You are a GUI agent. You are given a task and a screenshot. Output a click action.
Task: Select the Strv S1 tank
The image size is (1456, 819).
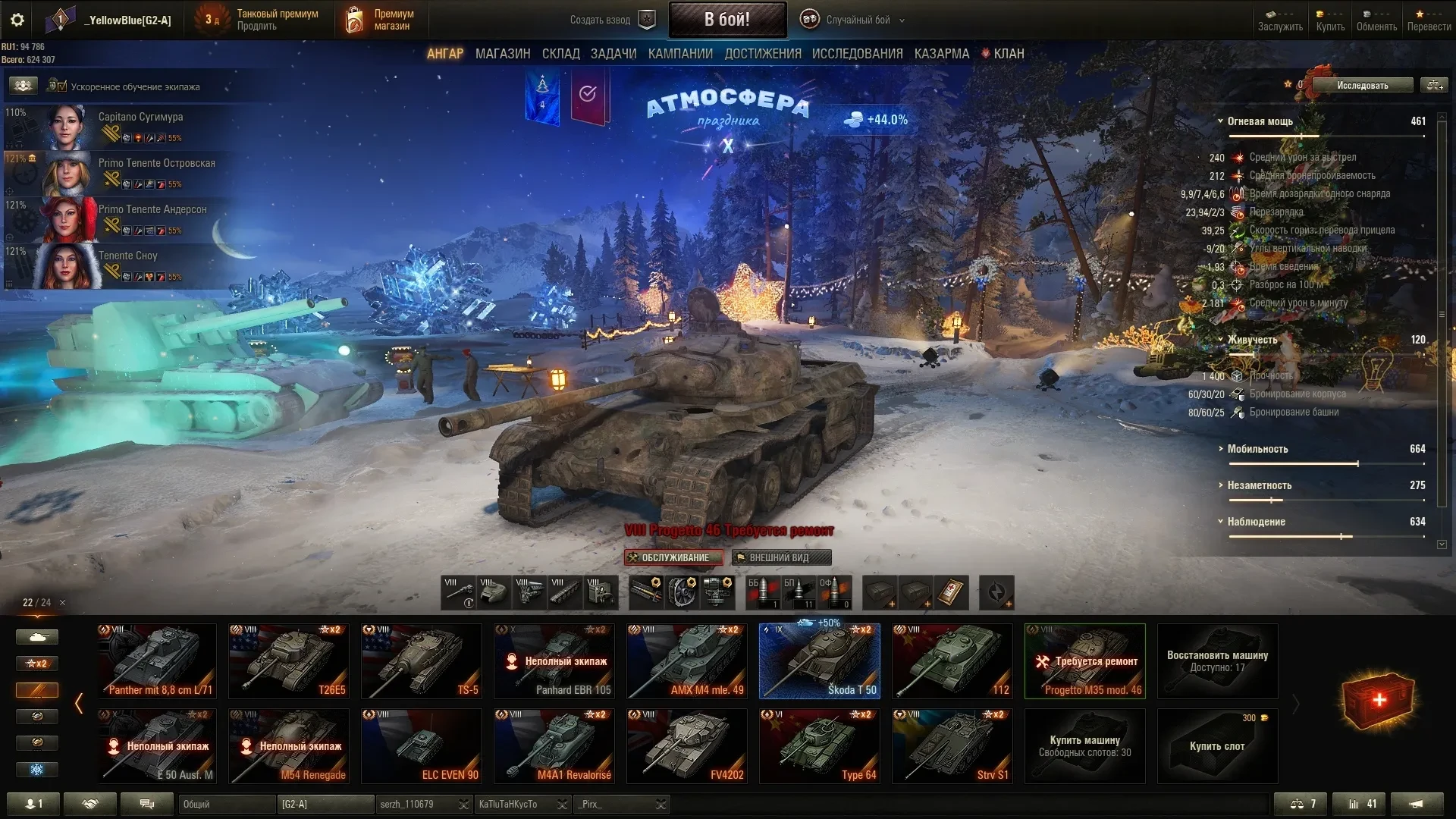tap(952, 745)
